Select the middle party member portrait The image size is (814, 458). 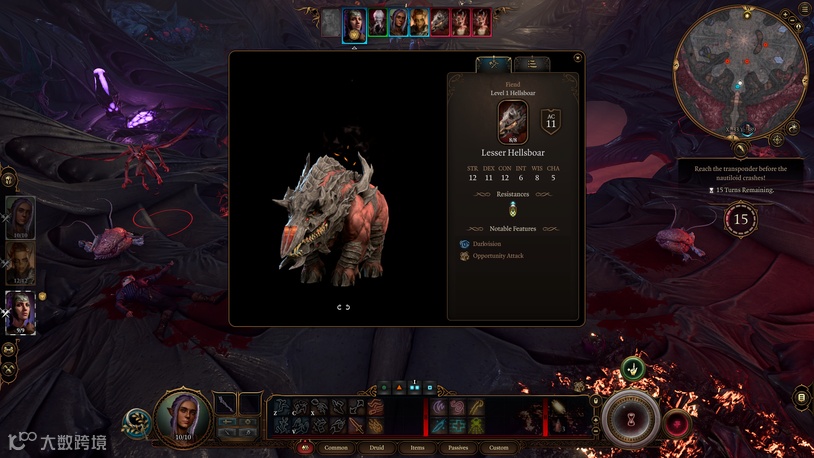point(21,264)
